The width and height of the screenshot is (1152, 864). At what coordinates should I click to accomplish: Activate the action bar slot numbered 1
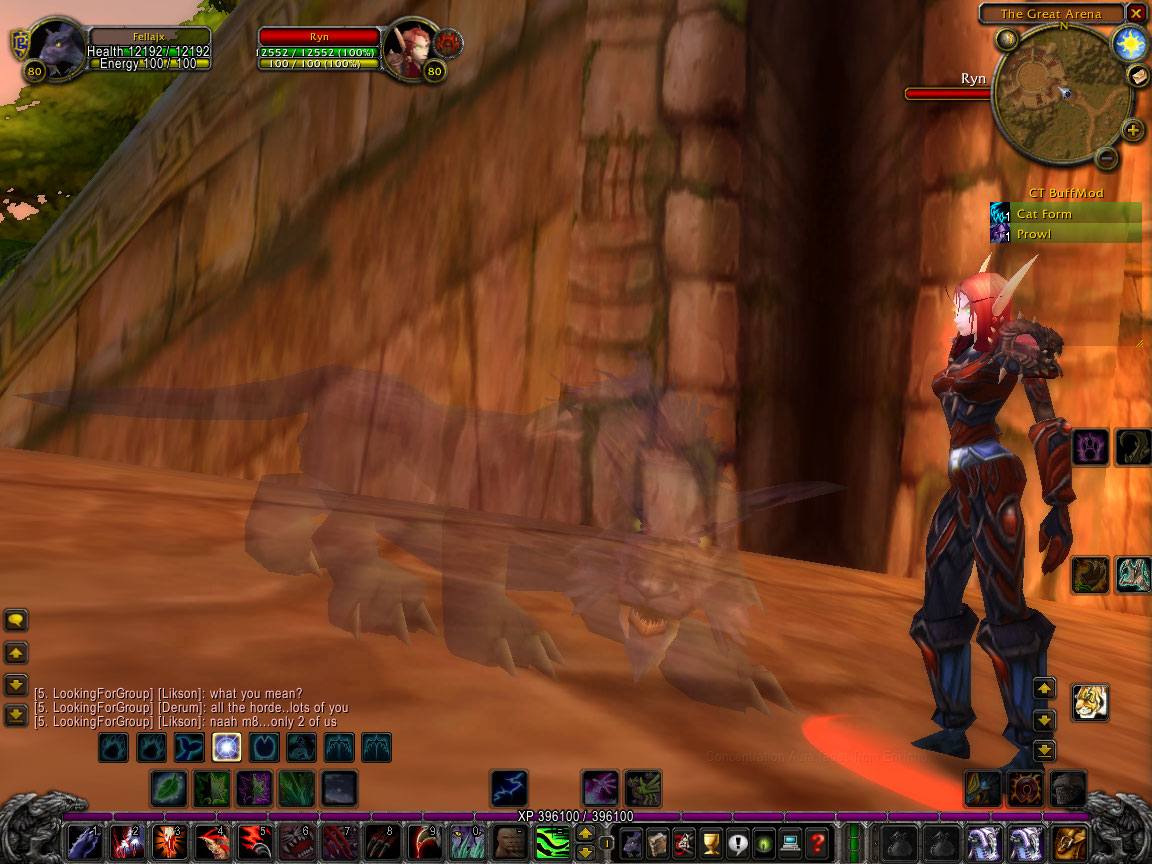point(84,843)
